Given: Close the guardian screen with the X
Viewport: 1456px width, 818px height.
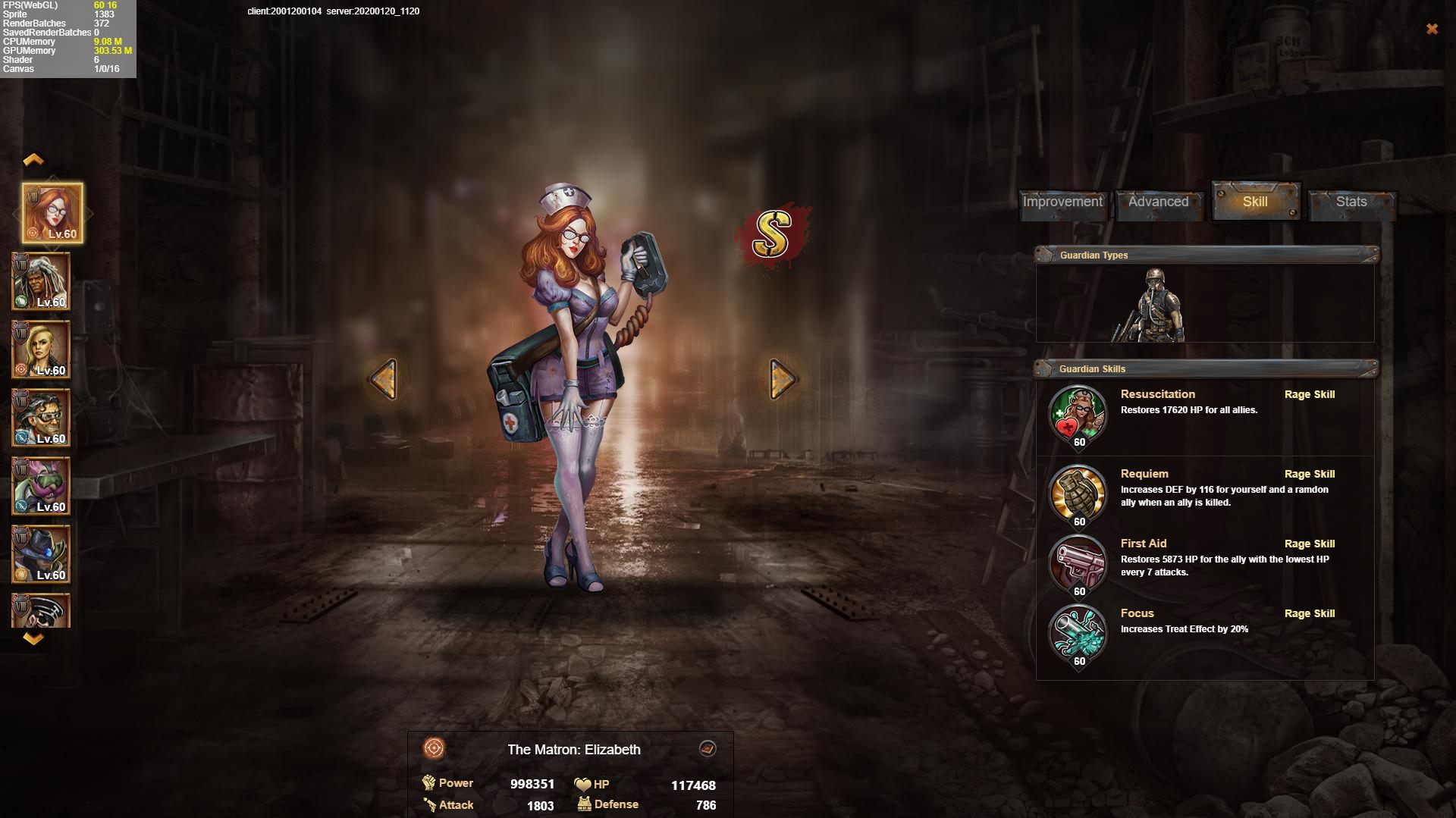Looking at the screenshot, I should point(1432,29).
